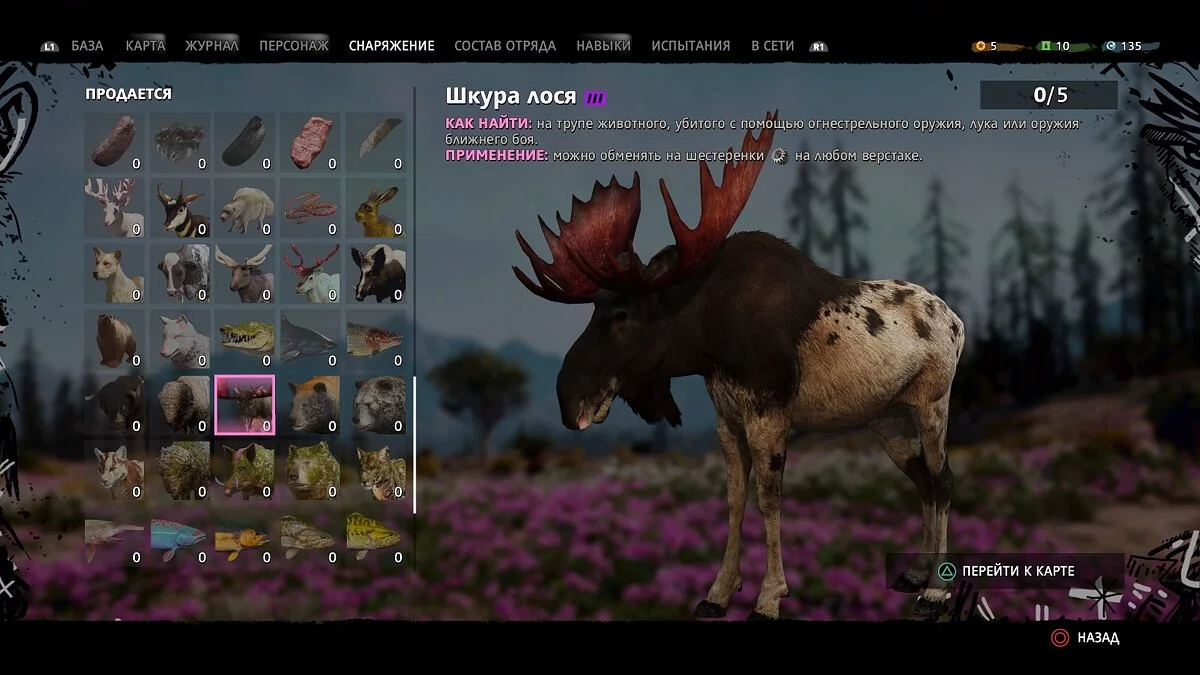This screenshot has height=675, width=1200.
Task: Pick the blue fish slot
Action: (x=181, y=536)
